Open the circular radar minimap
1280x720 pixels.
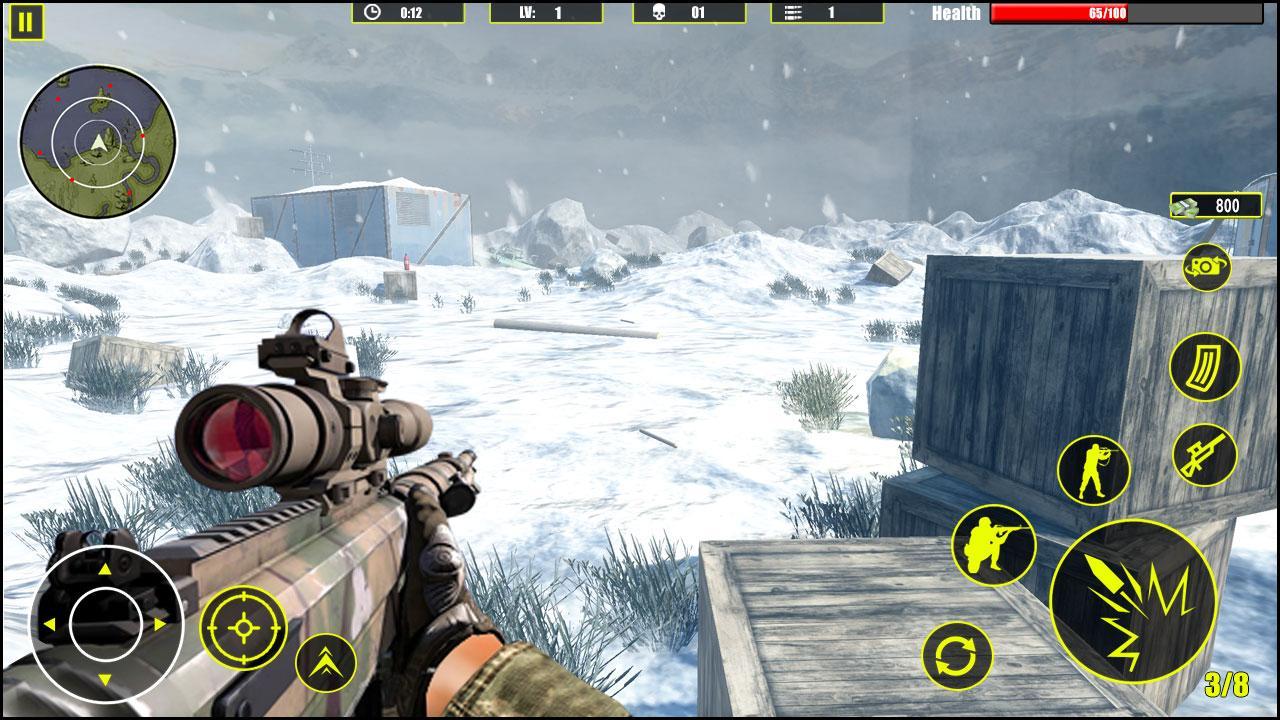(98, 140)
